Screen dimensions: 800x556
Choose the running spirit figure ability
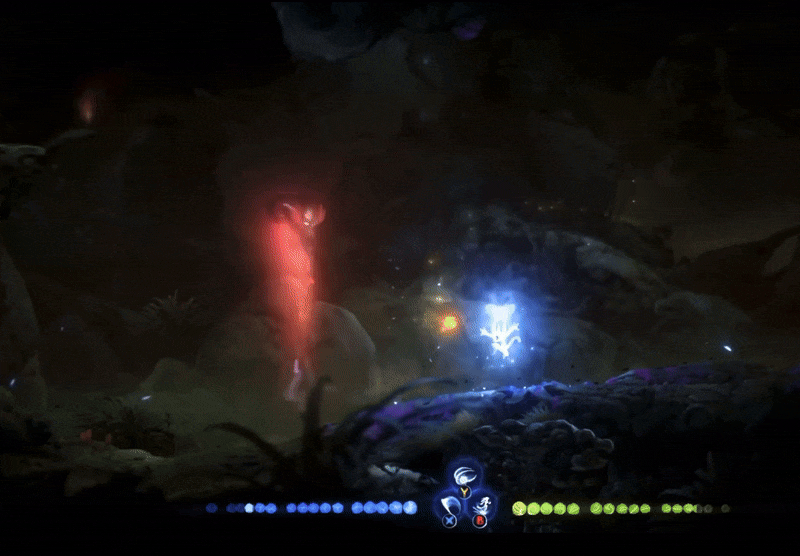pyautogui.click(x=483, y=505)
